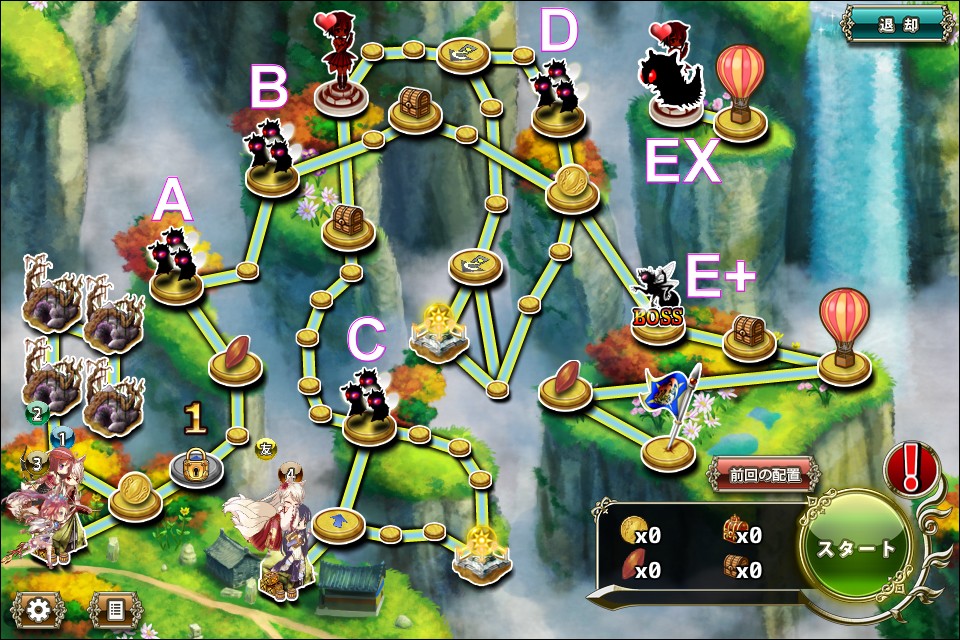
Task: Click the green スタート start button
Action: point(856,549)
